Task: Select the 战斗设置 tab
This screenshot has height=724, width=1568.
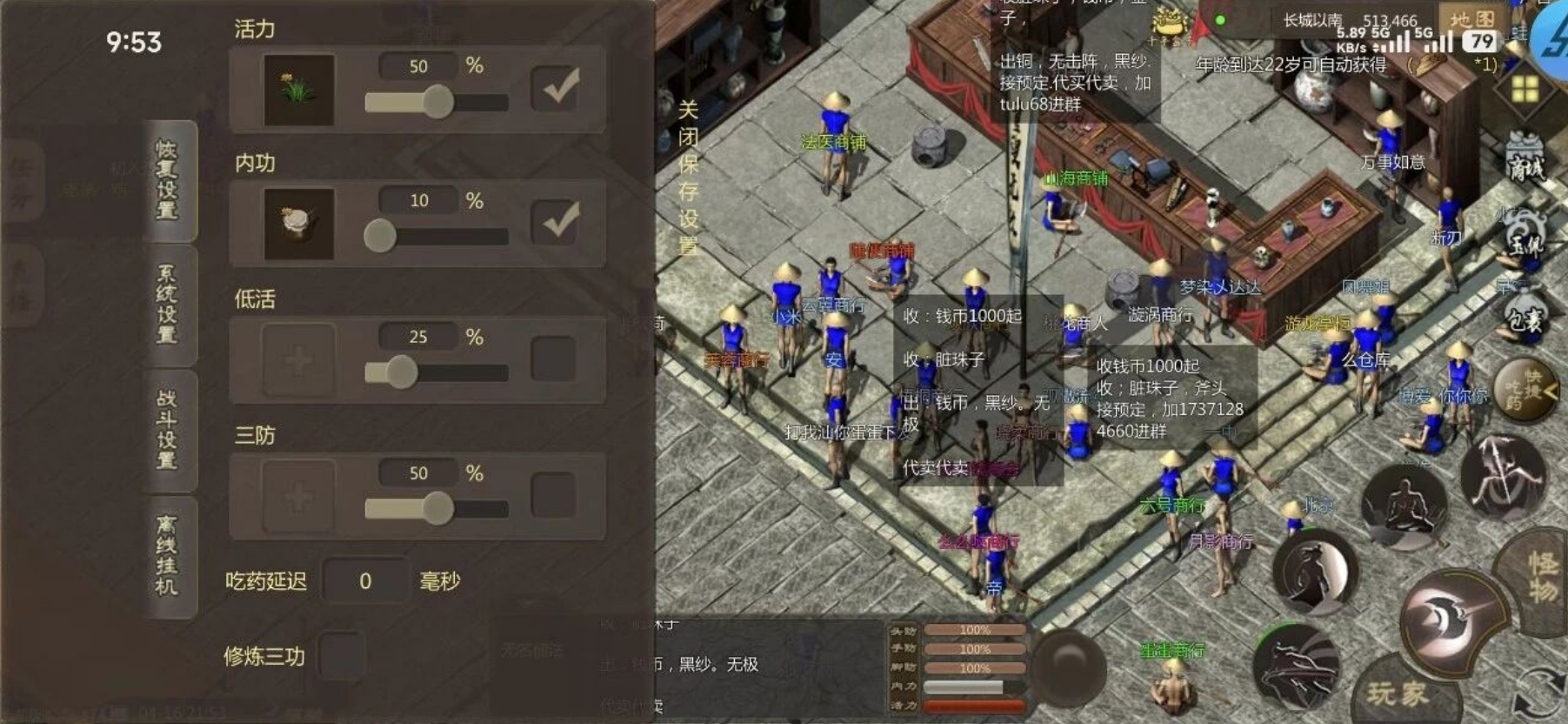Action: 168,430
